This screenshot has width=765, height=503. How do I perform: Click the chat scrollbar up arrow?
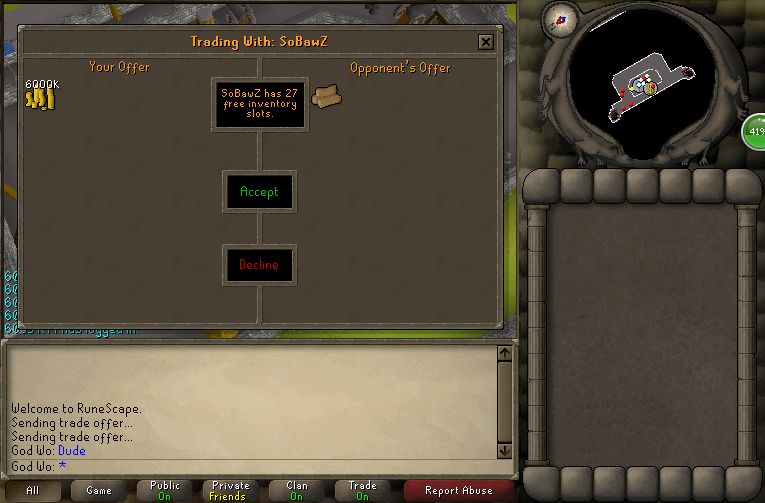tap(504, 353)
